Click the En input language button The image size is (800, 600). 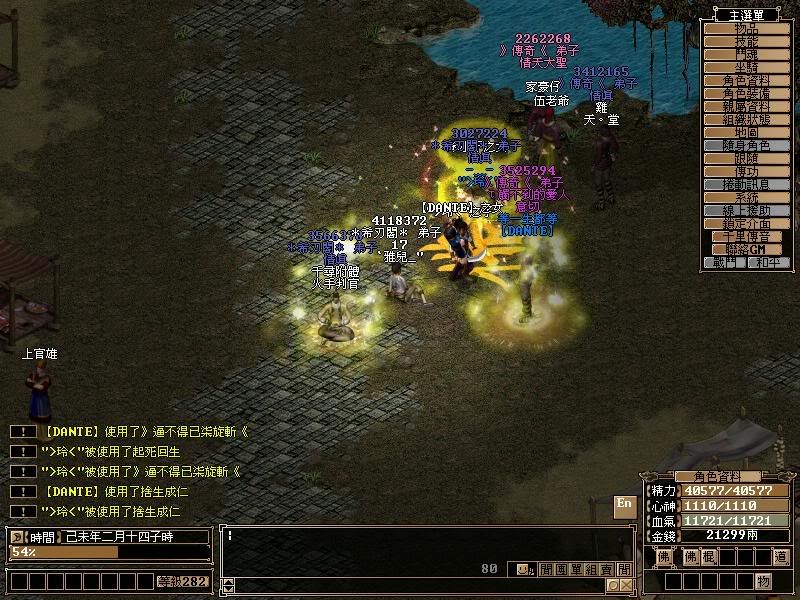[x=624, y=503]
